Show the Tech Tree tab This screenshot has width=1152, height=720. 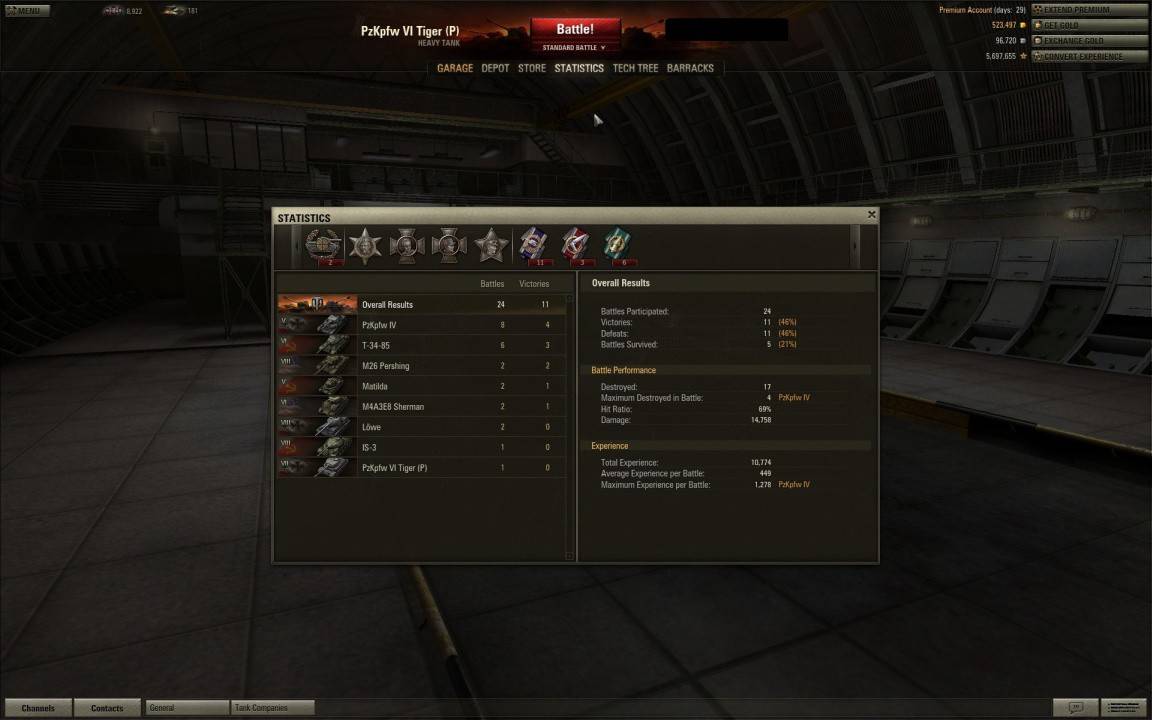(x=635, y=68)
